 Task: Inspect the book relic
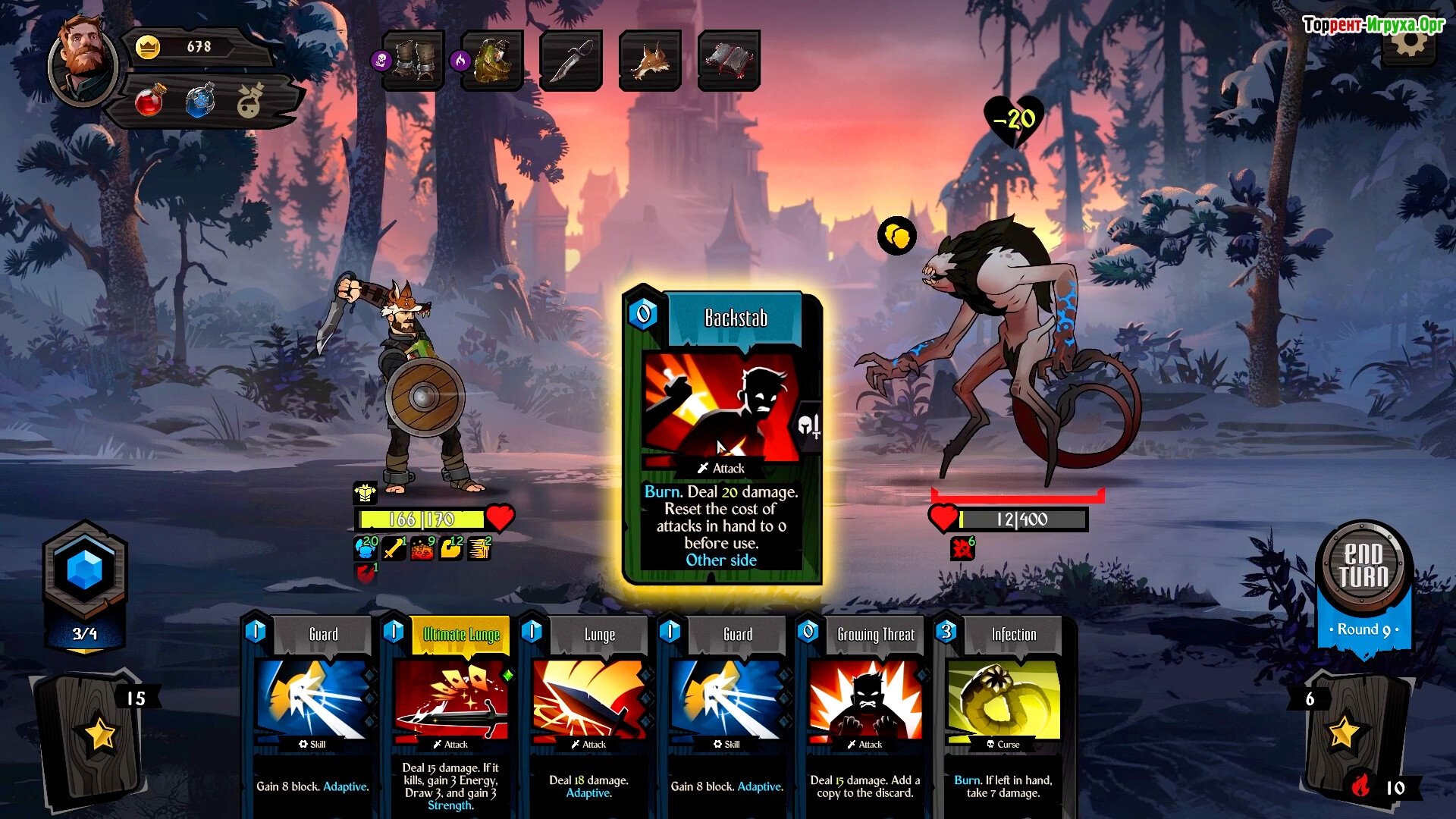tap(729, 61)
